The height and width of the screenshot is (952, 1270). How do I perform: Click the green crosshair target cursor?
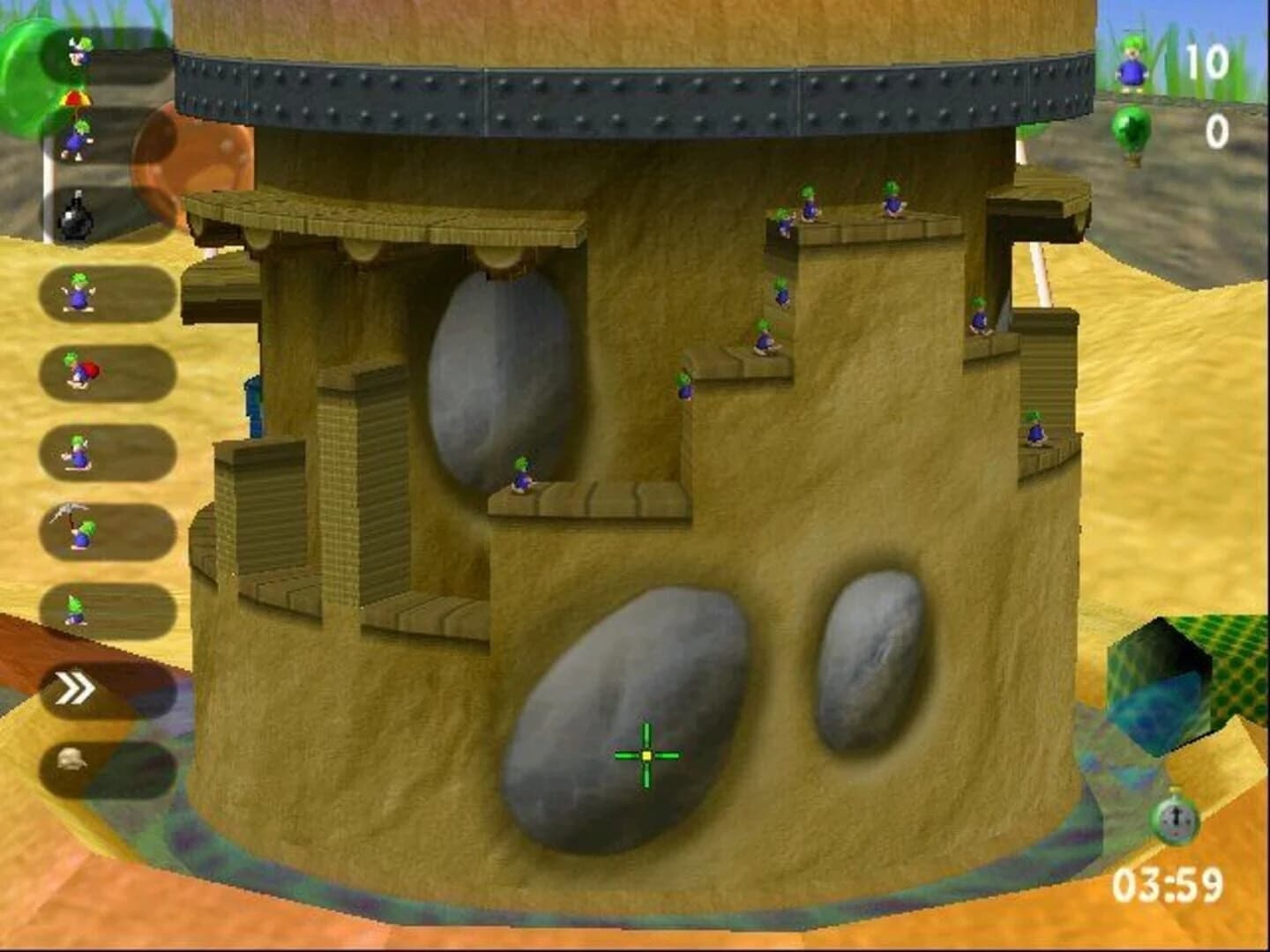pos(646,756)
